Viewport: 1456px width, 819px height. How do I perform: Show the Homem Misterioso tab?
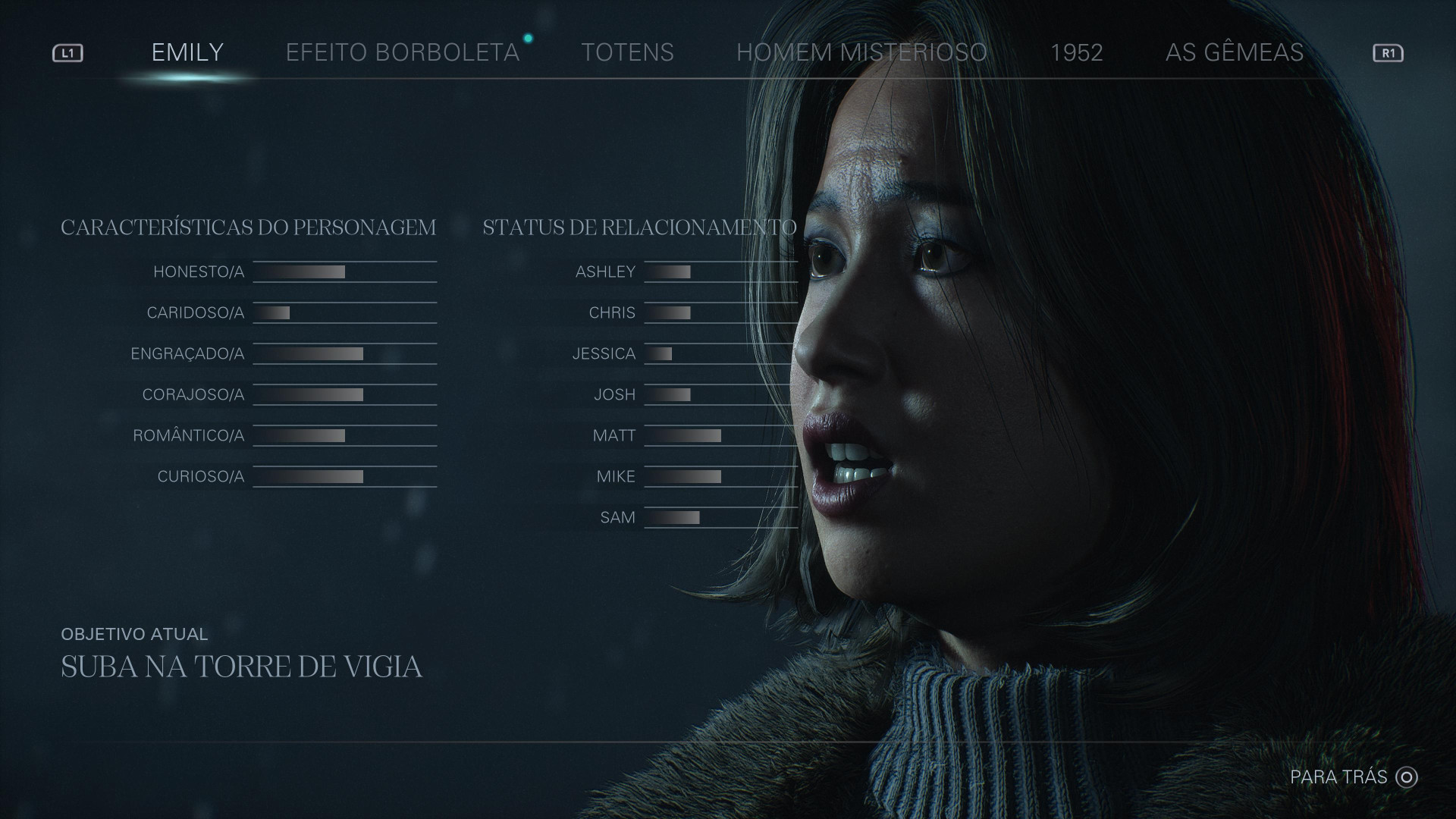click(861, 52)
